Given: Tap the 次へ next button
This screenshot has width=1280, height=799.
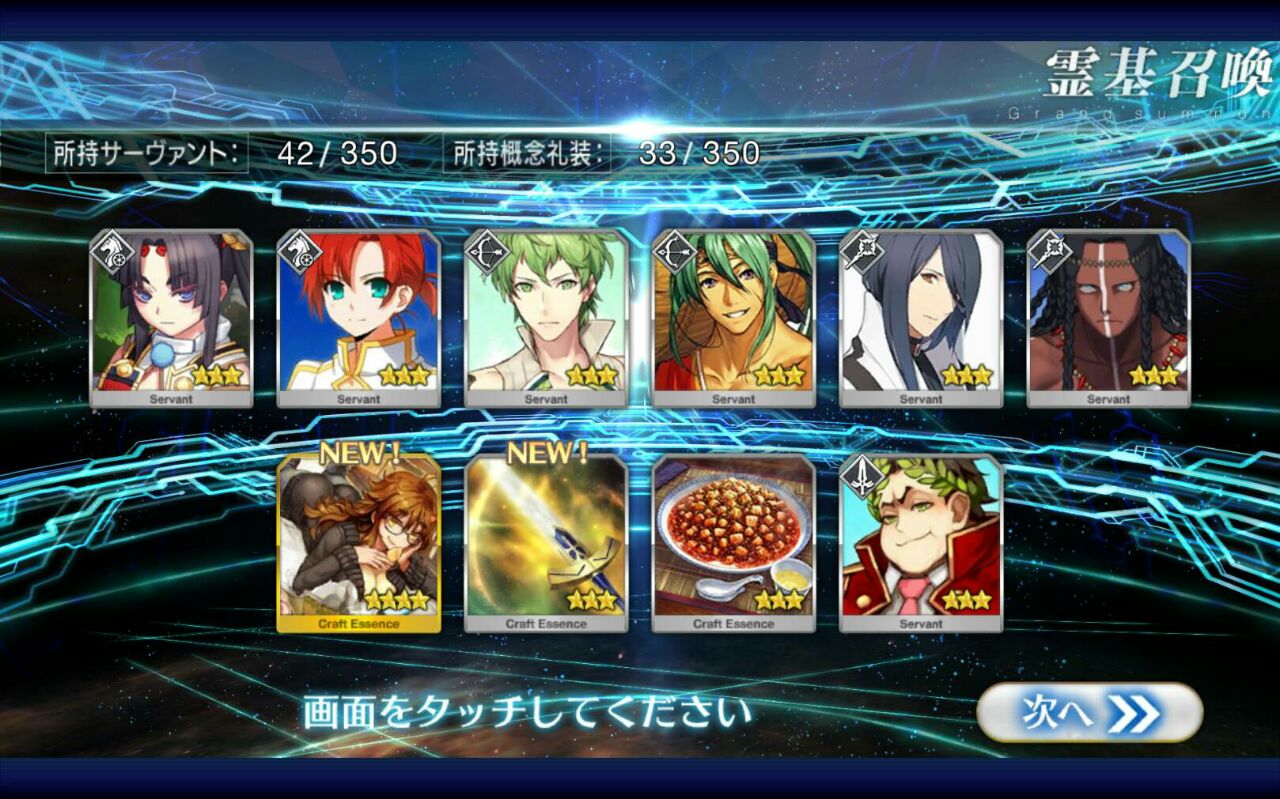Looking at the screenshot, I should click(x=1089, y=713).
